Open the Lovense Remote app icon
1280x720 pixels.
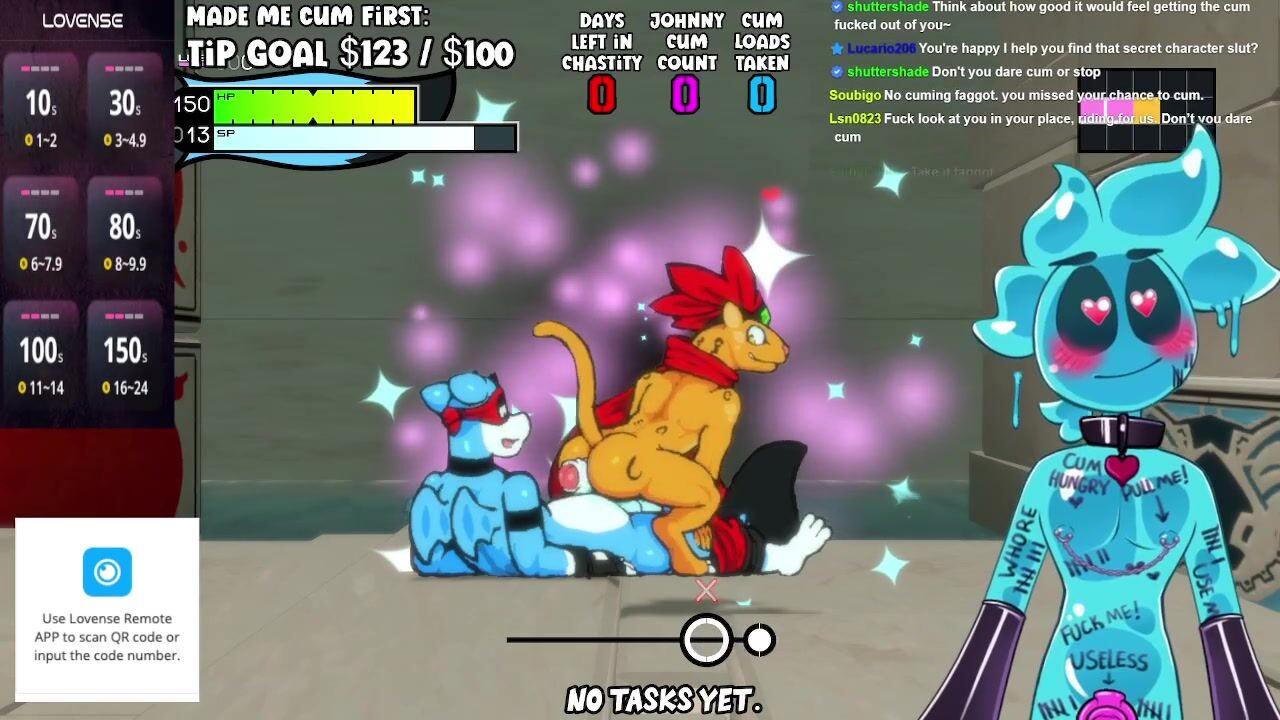107,572
